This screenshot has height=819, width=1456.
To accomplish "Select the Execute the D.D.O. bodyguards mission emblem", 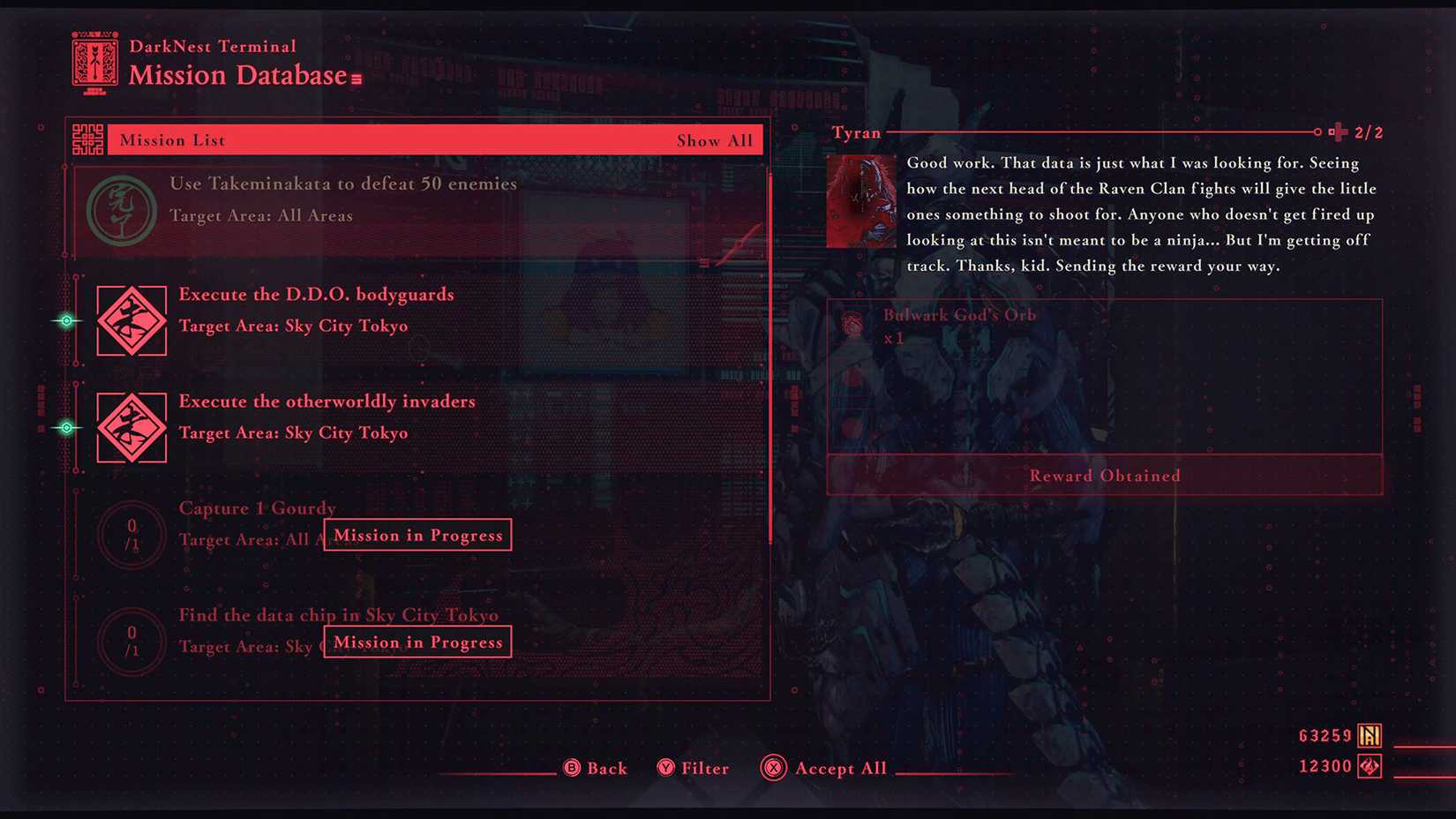I will point(131,319).
